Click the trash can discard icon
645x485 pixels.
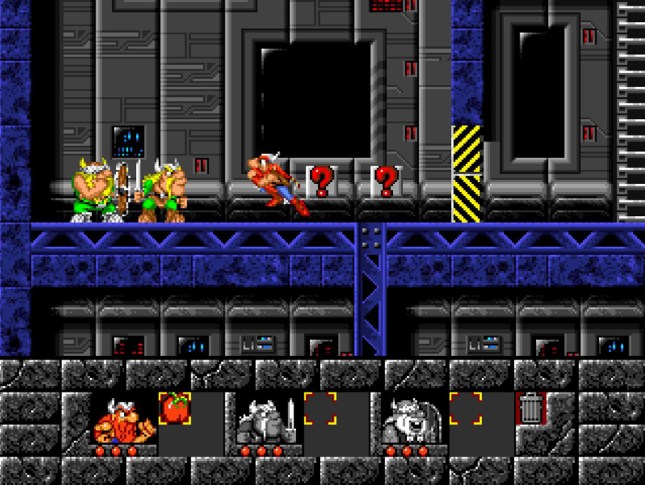(531, 409)
